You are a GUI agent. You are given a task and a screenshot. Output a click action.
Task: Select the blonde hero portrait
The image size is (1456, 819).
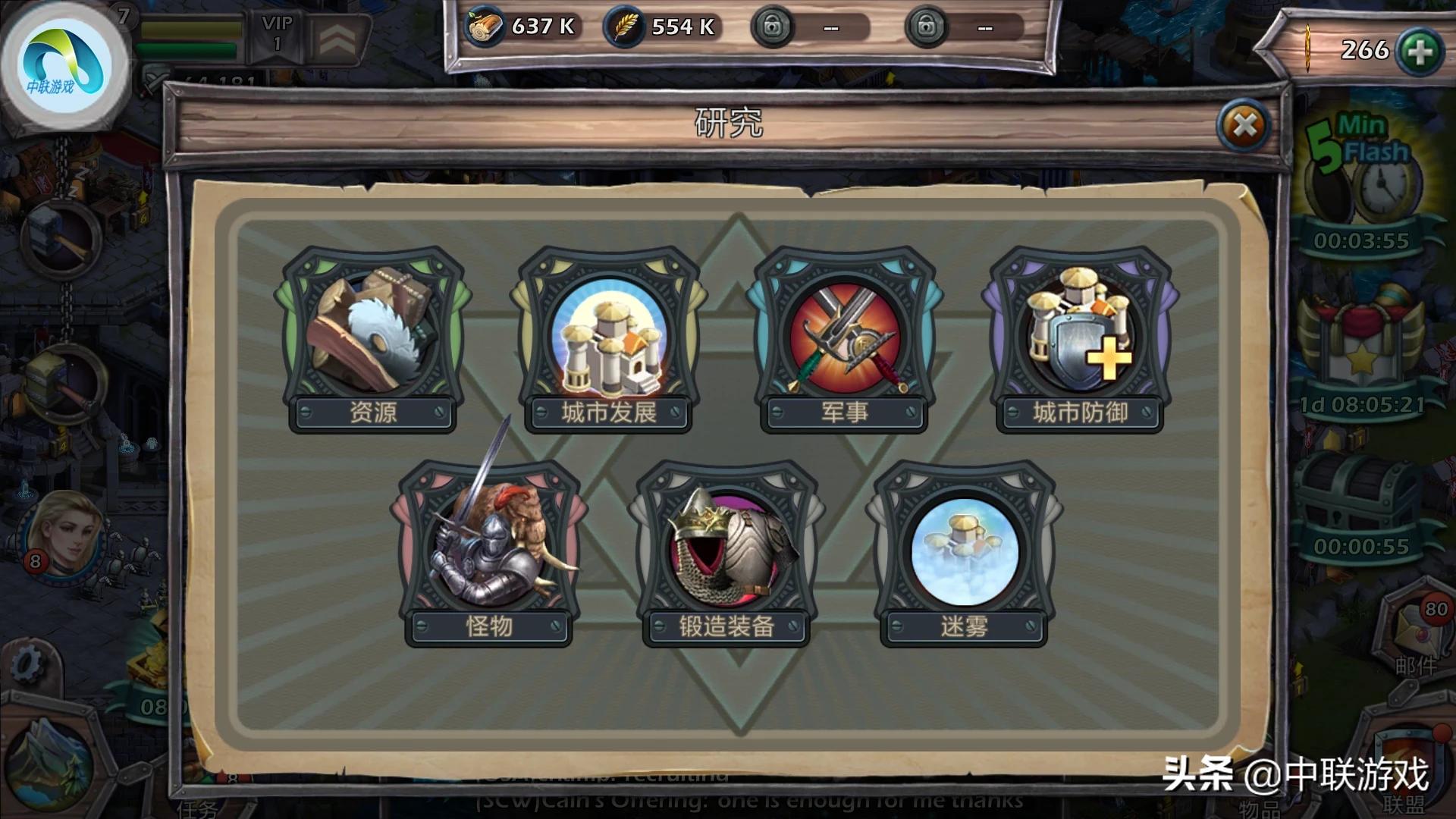[64, 535]
